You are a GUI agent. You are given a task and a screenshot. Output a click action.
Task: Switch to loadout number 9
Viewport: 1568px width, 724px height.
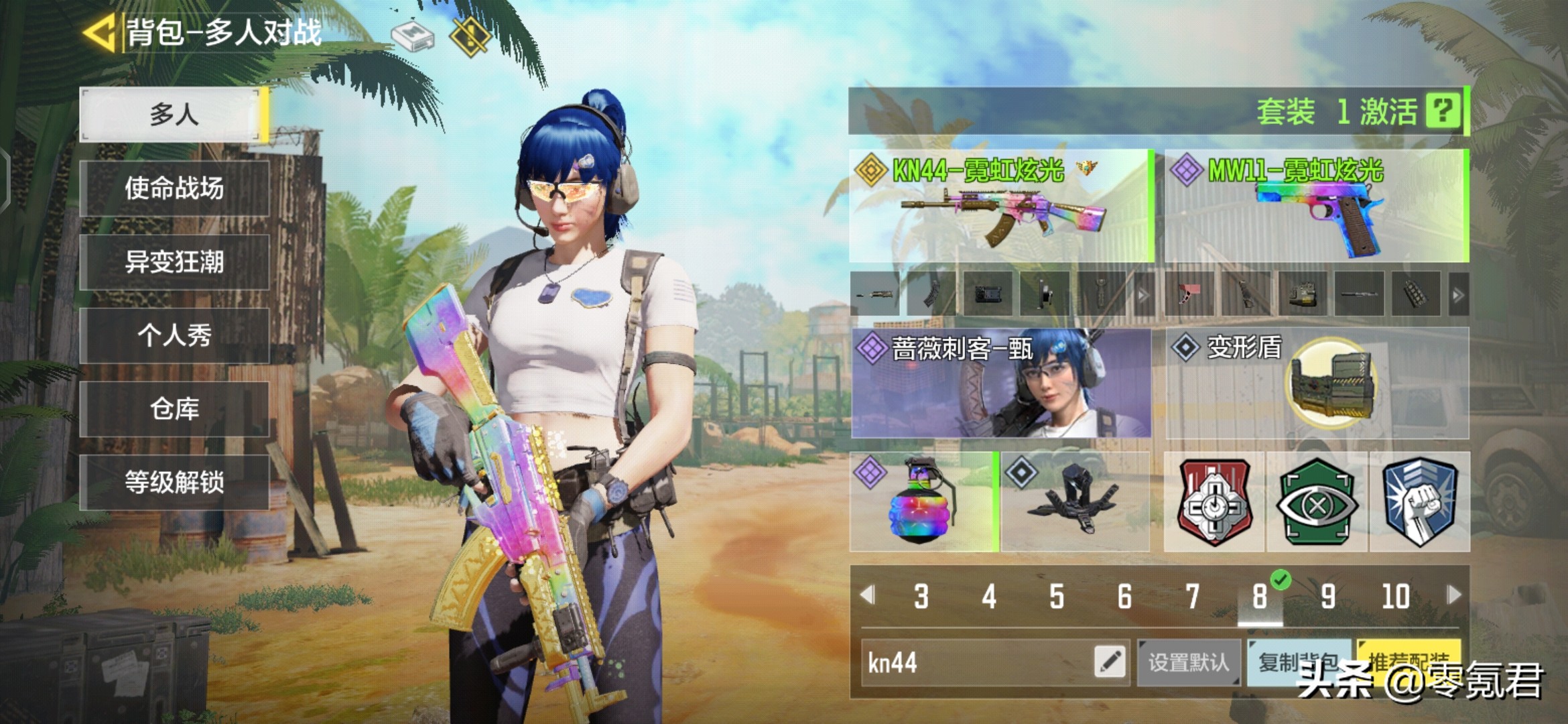1327,596
